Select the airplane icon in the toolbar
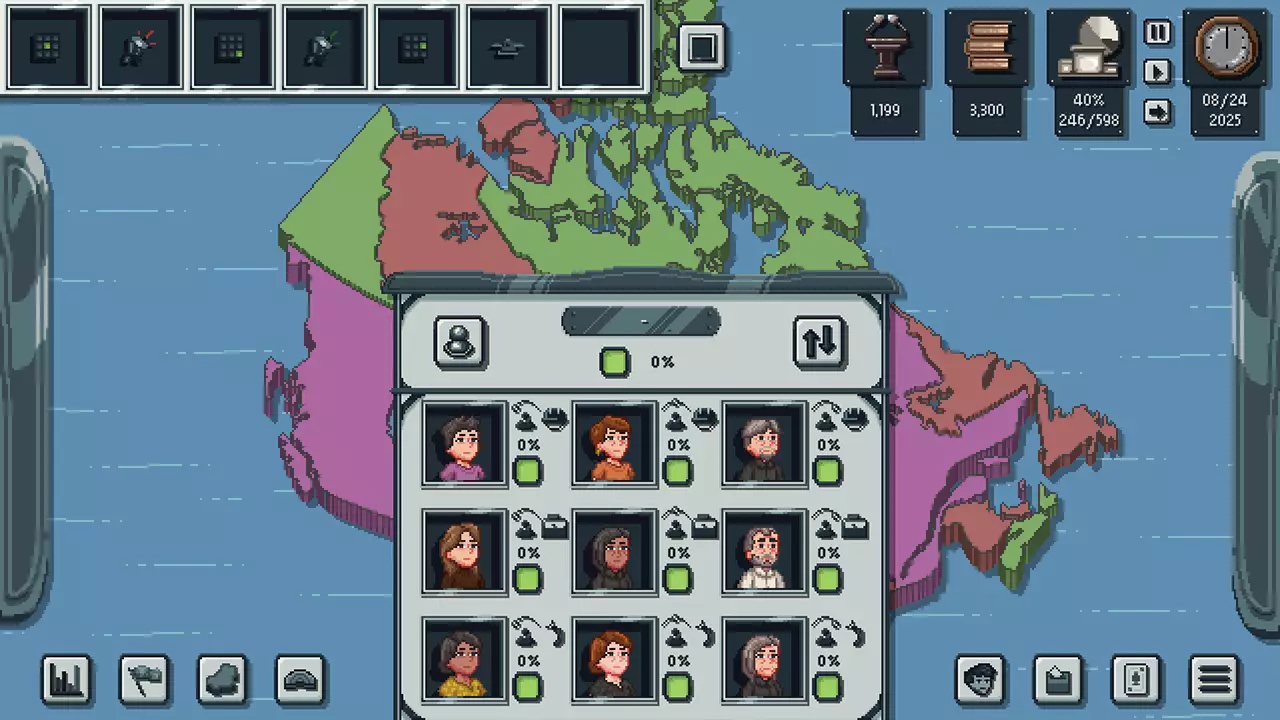The height and width of the screenshot is (720, 1280). point(508,47)
